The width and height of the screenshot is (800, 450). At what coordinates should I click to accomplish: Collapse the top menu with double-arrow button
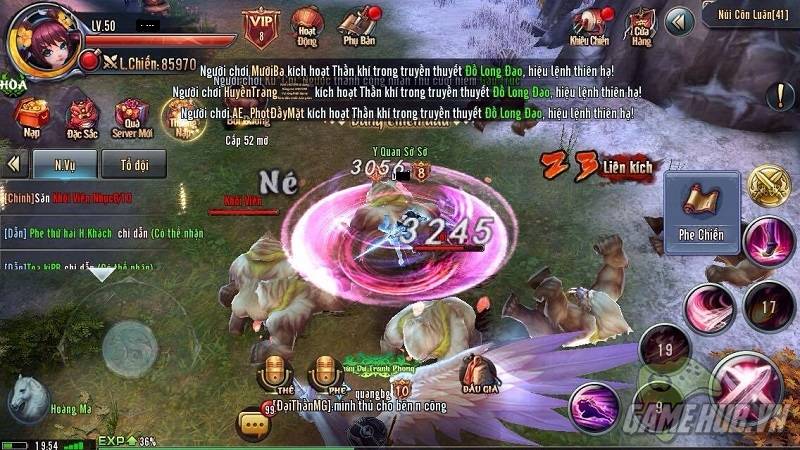coord(680,20)
